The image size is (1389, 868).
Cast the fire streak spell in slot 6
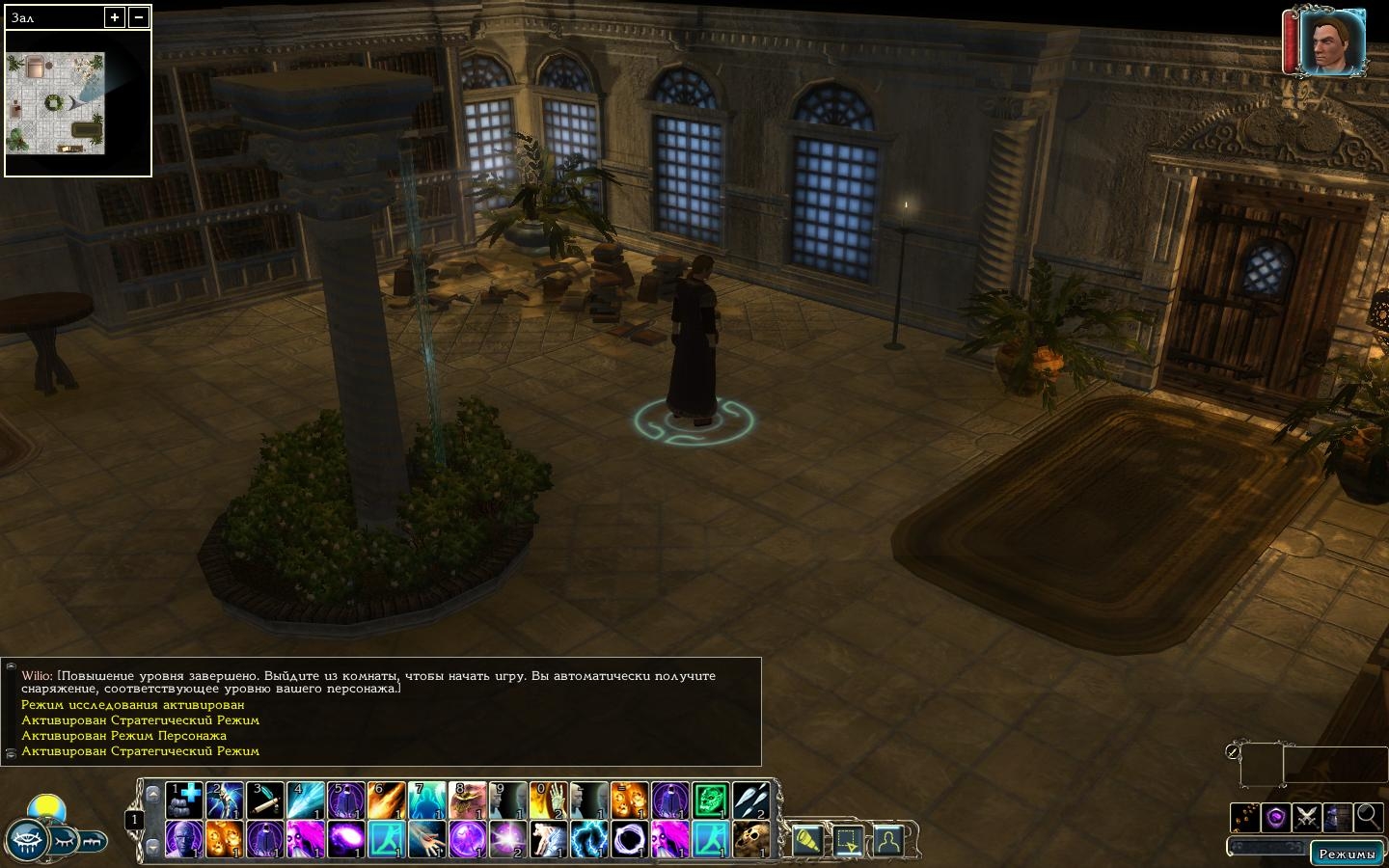[387, 800]
